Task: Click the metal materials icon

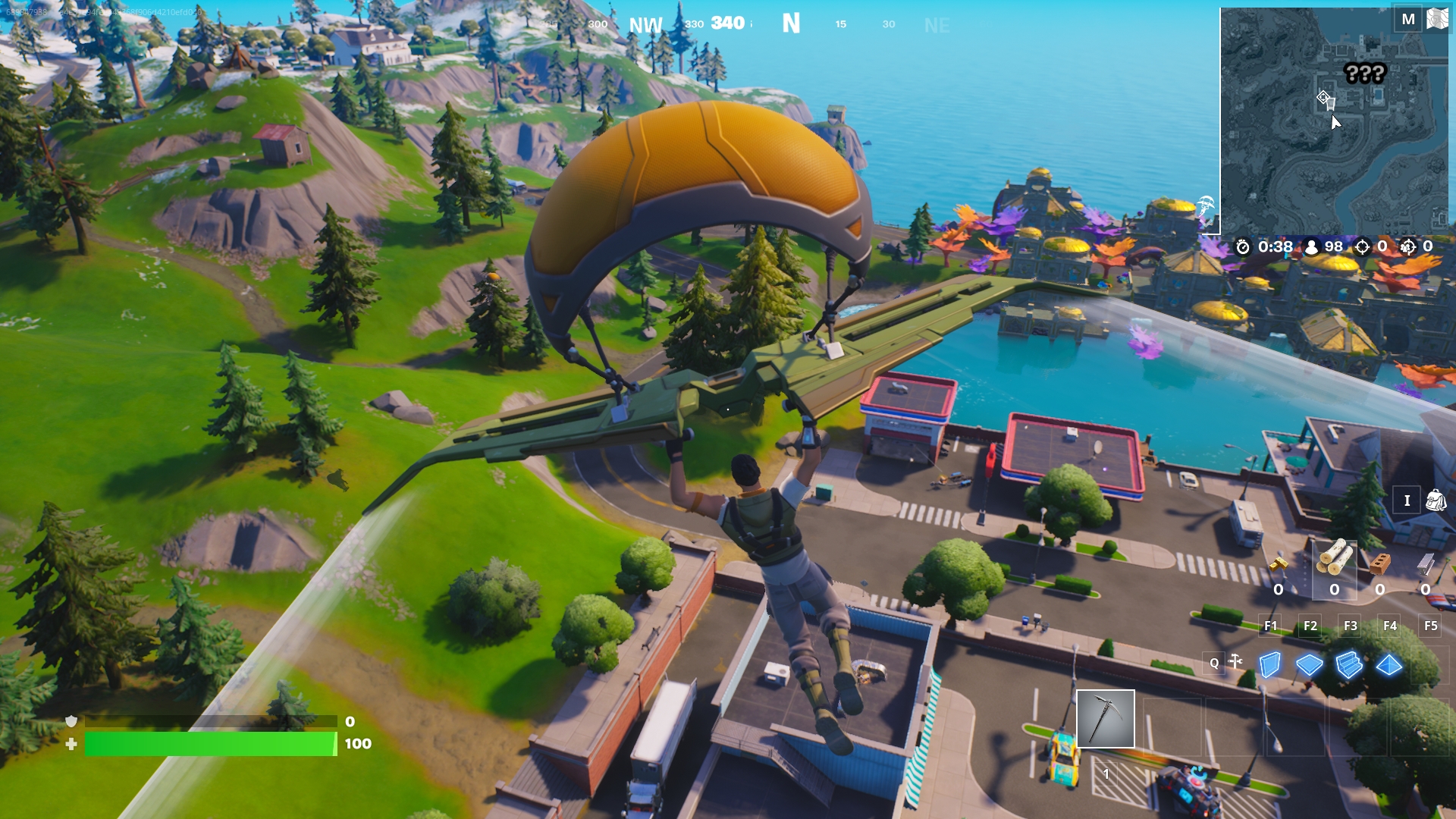Action: coord(1424,565)
